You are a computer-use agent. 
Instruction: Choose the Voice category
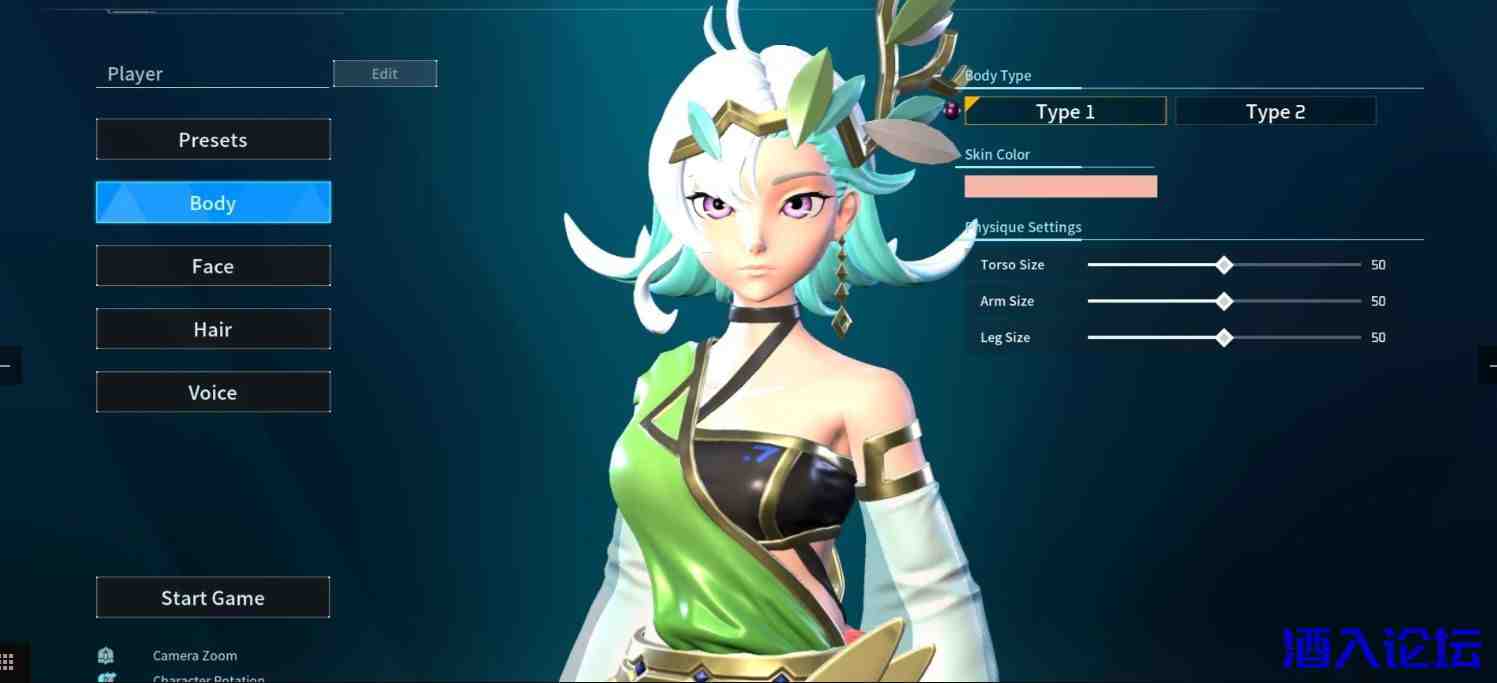(213, 392)
